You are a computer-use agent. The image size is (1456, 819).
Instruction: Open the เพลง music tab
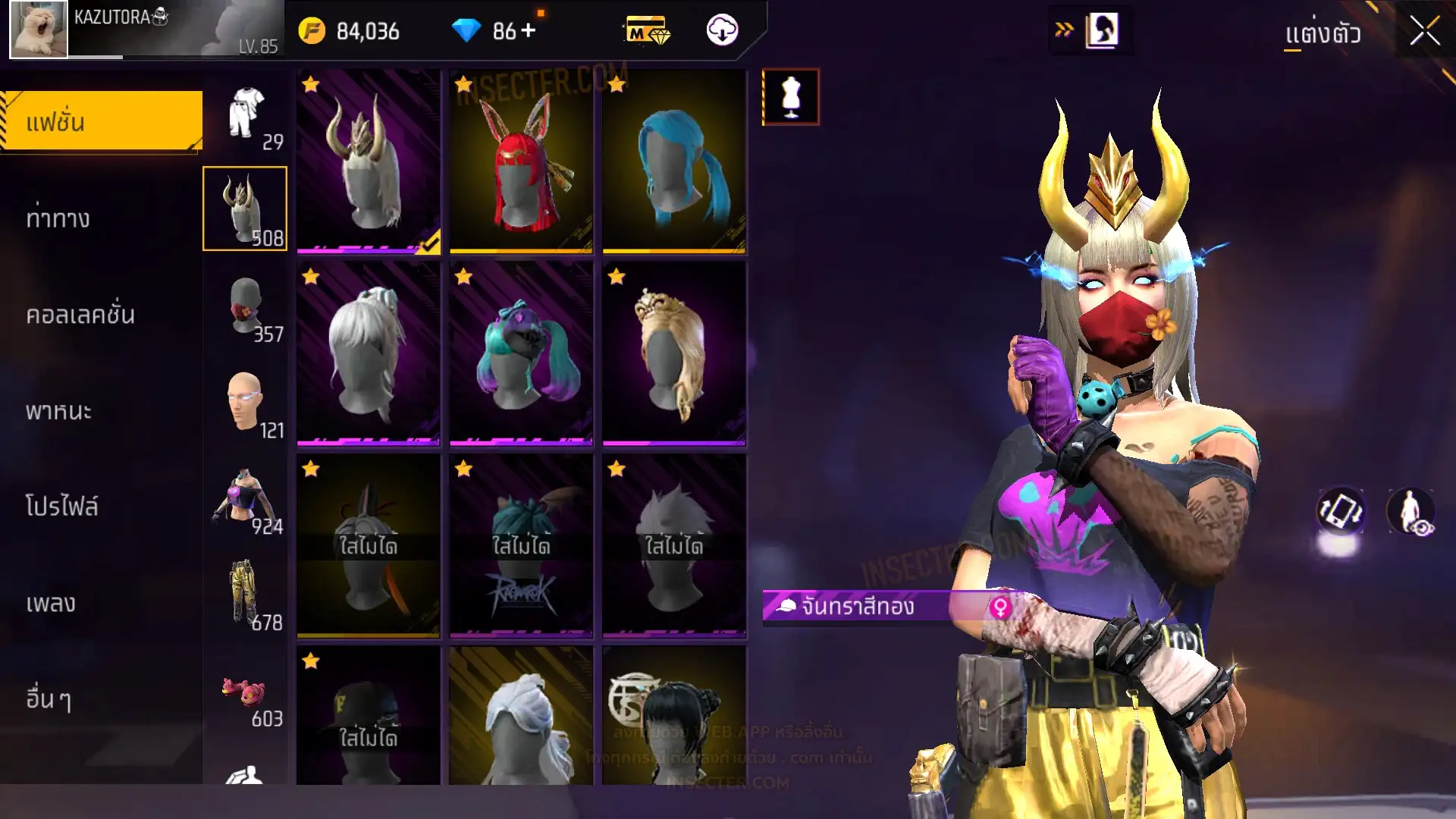pyautogui.click(x=51, y=603)
